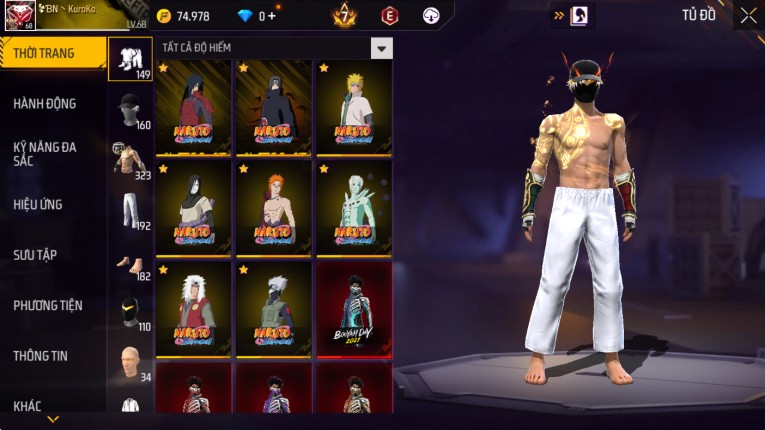Open the Kỹ Năng Đa Sắc tab
765x430 pixels.
(x=45, y=153)
